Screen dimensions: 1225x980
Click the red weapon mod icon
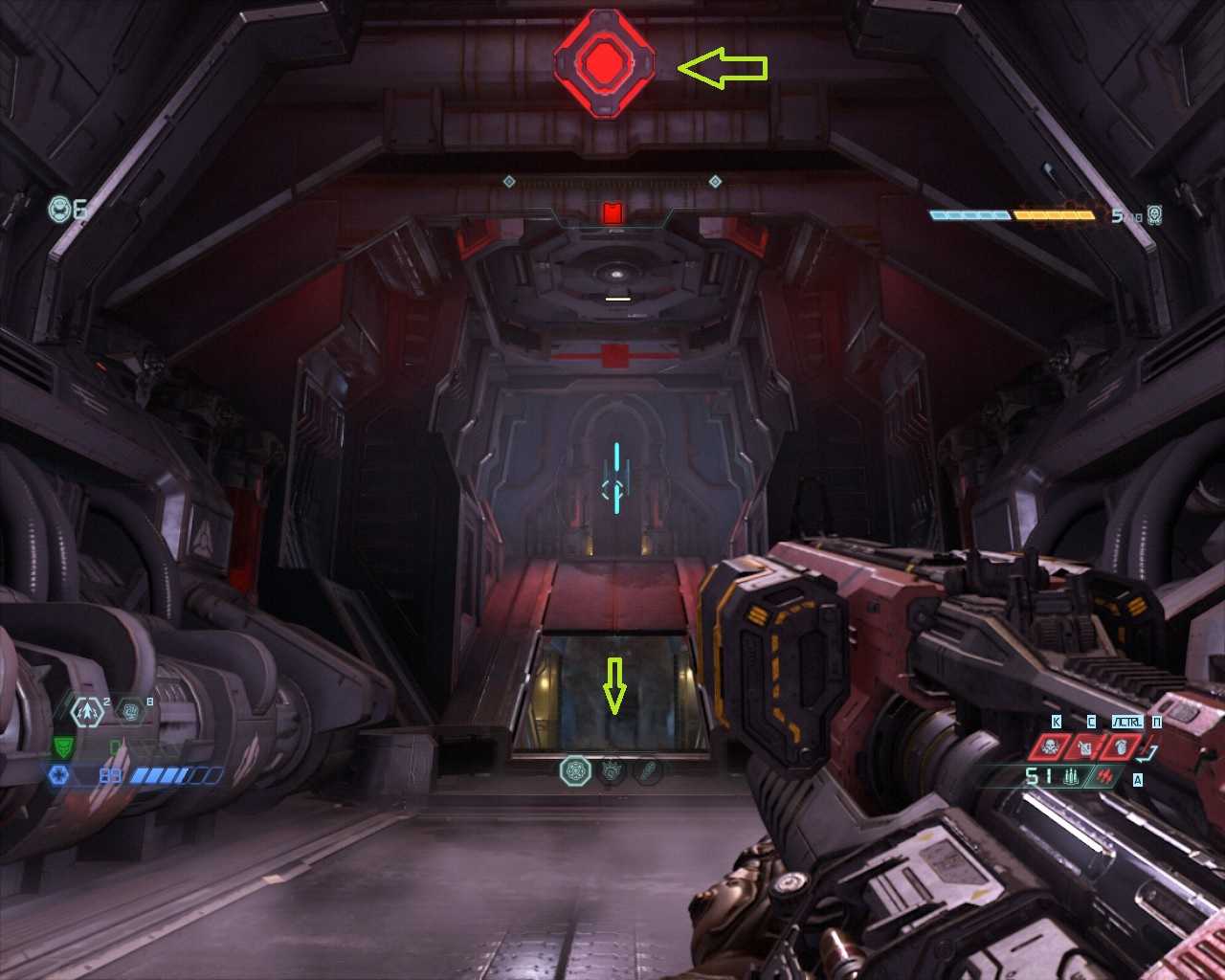(1105, 776)
